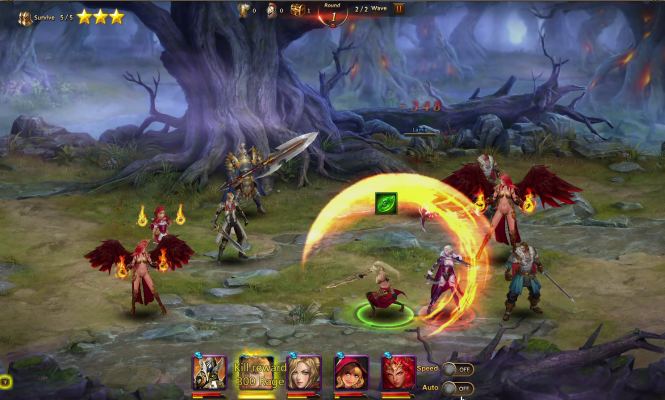
Task: Click the green leaf skill icon
Action: [x=386, y=202]
